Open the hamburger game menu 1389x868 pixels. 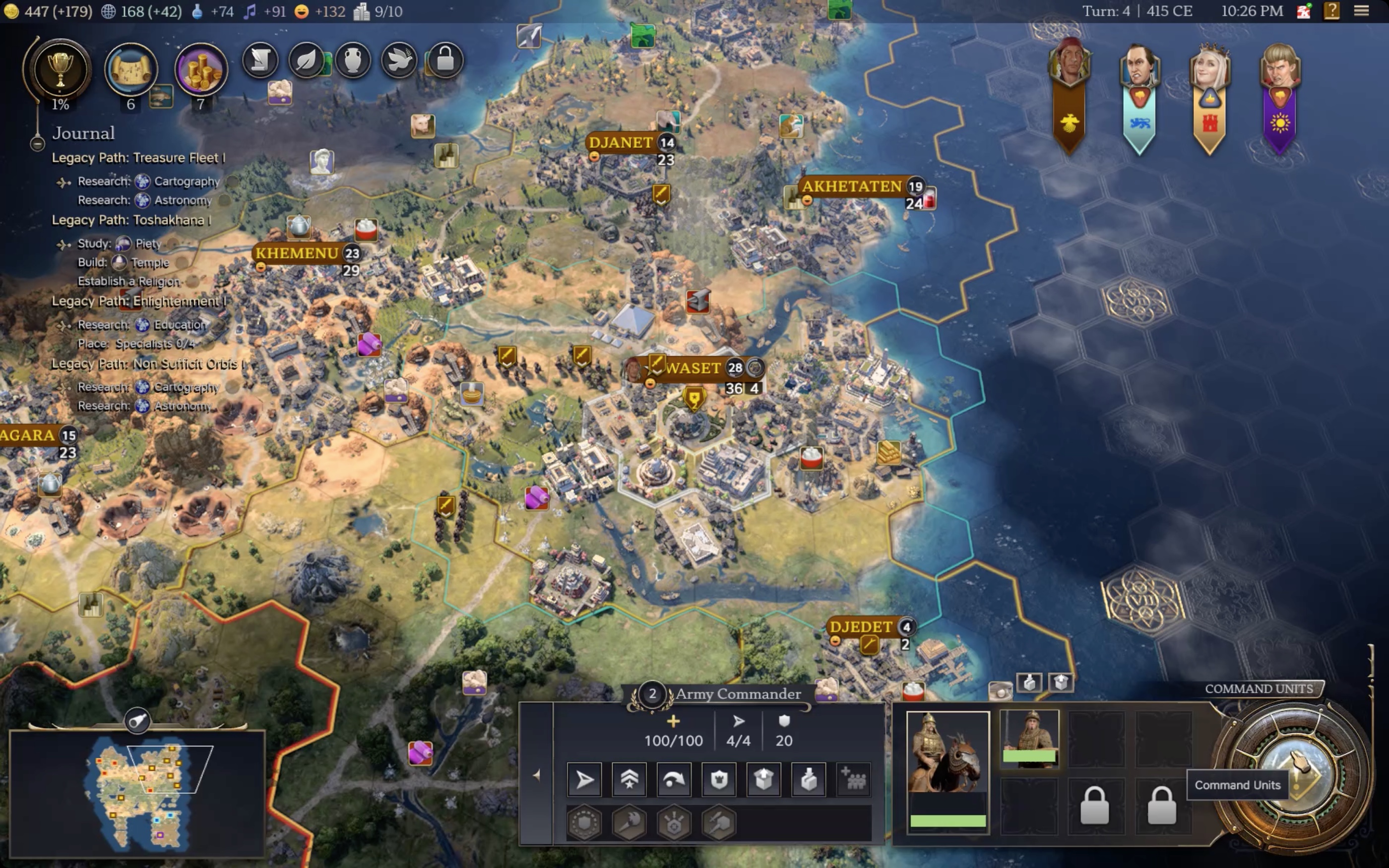click(x=1363, y=11)
